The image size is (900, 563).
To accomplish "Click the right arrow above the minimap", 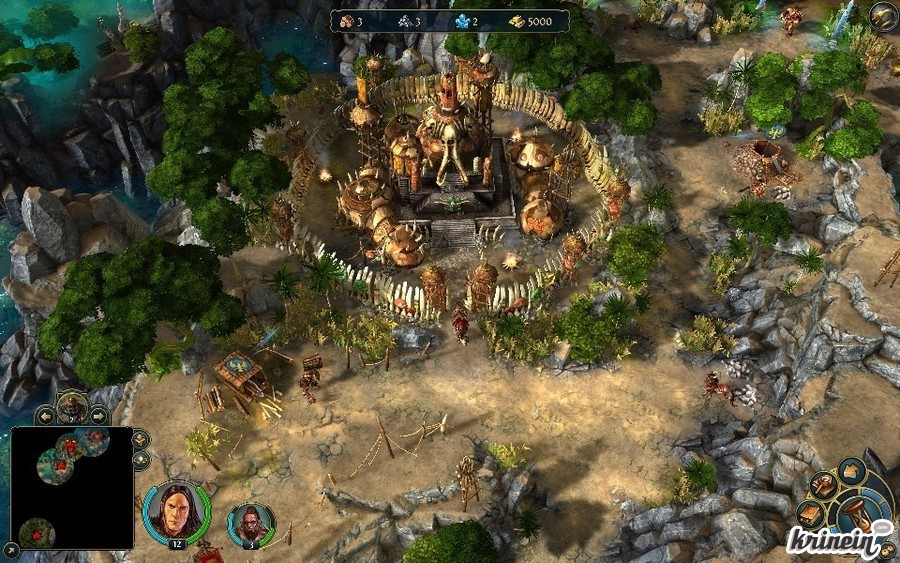I will pos(99,414).
